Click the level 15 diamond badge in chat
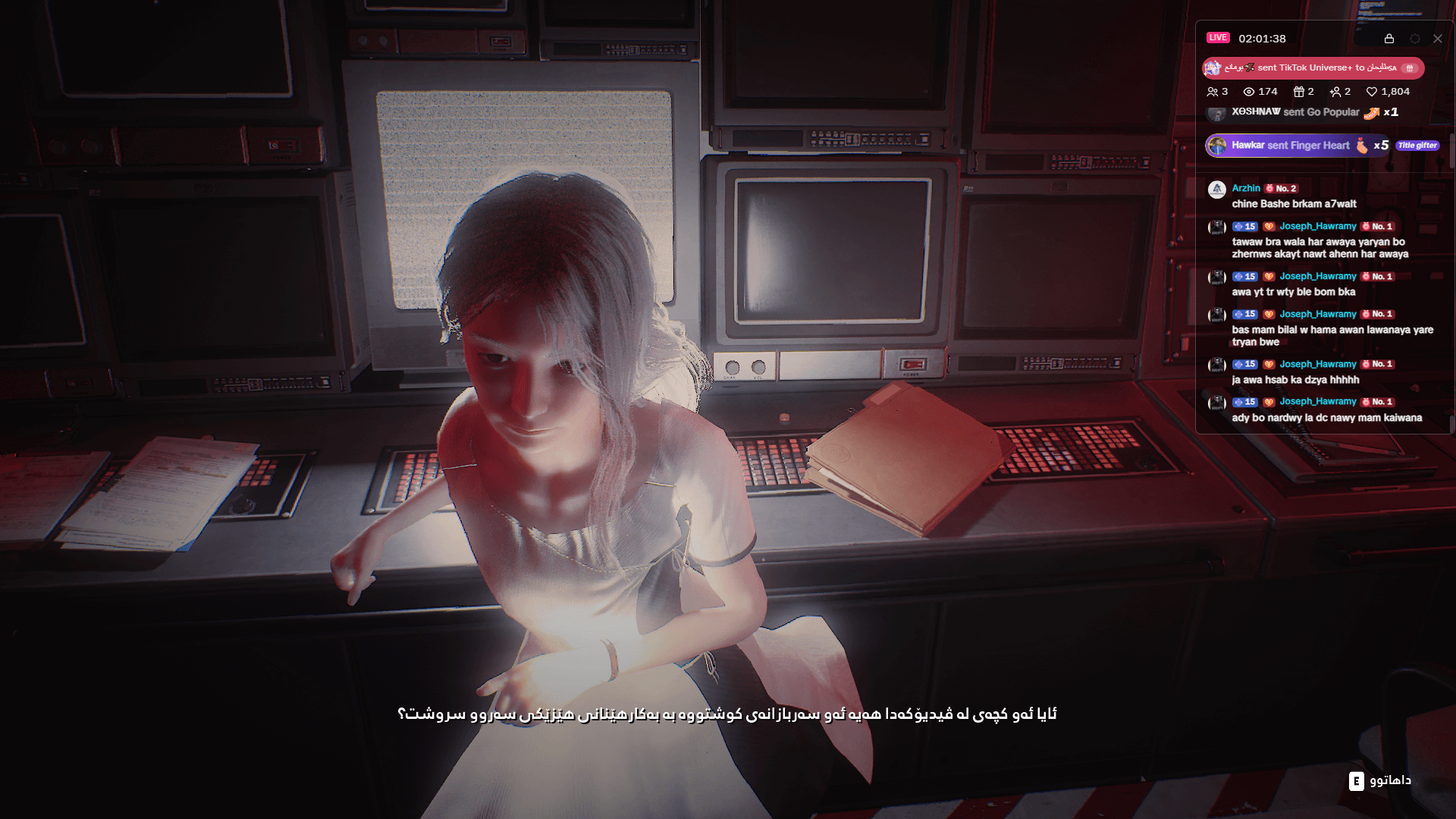The width and height of the screenshot is (1456, 819). point(1244,226)
